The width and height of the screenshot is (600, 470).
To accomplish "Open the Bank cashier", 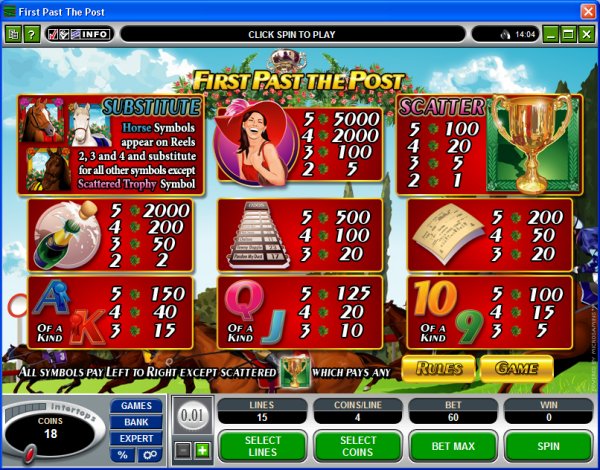I will [x=136, y=422].
